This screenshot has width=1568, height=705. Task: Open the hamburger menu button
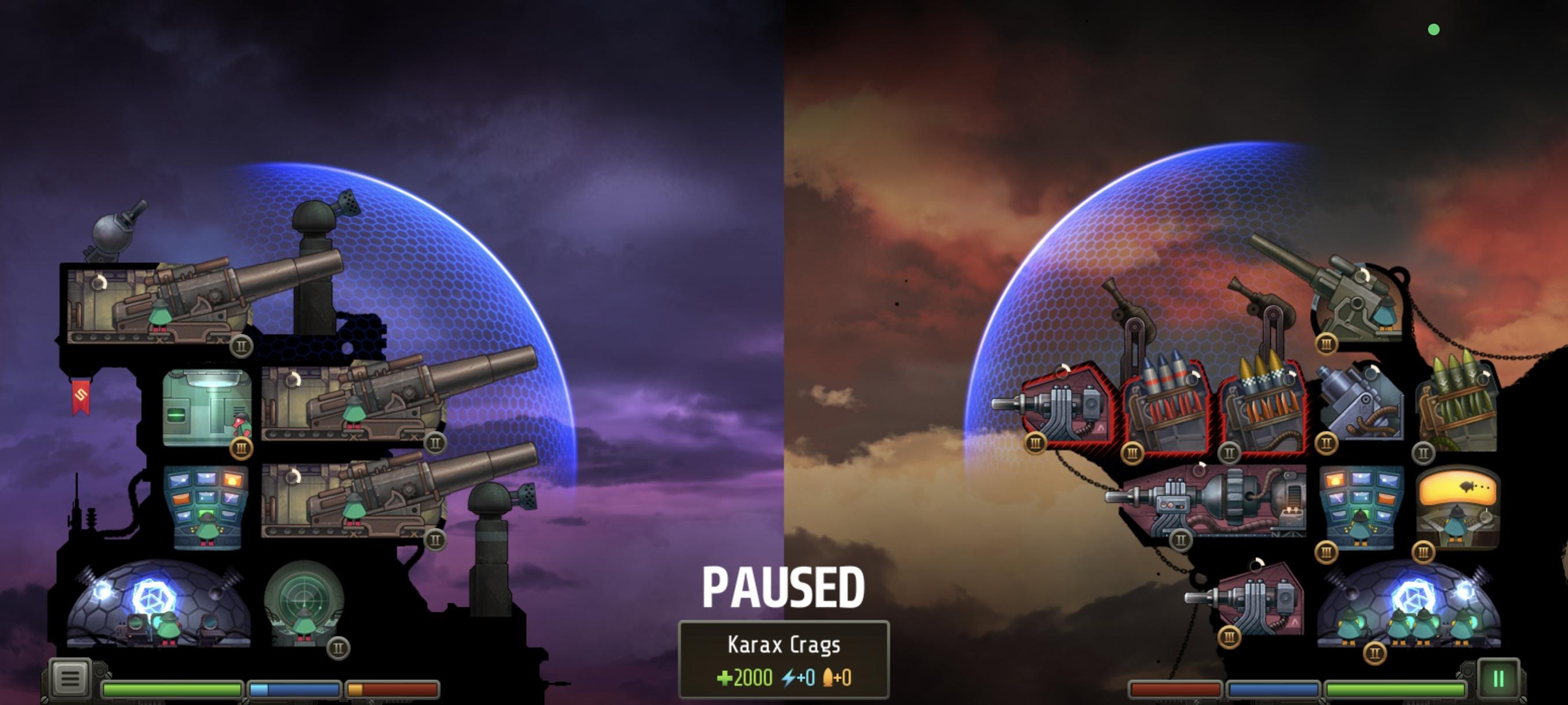pos(69,678)
